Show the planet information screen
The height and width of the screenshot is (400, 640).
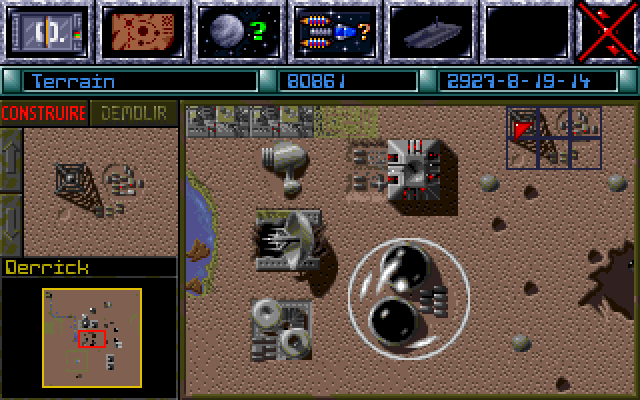236,31
